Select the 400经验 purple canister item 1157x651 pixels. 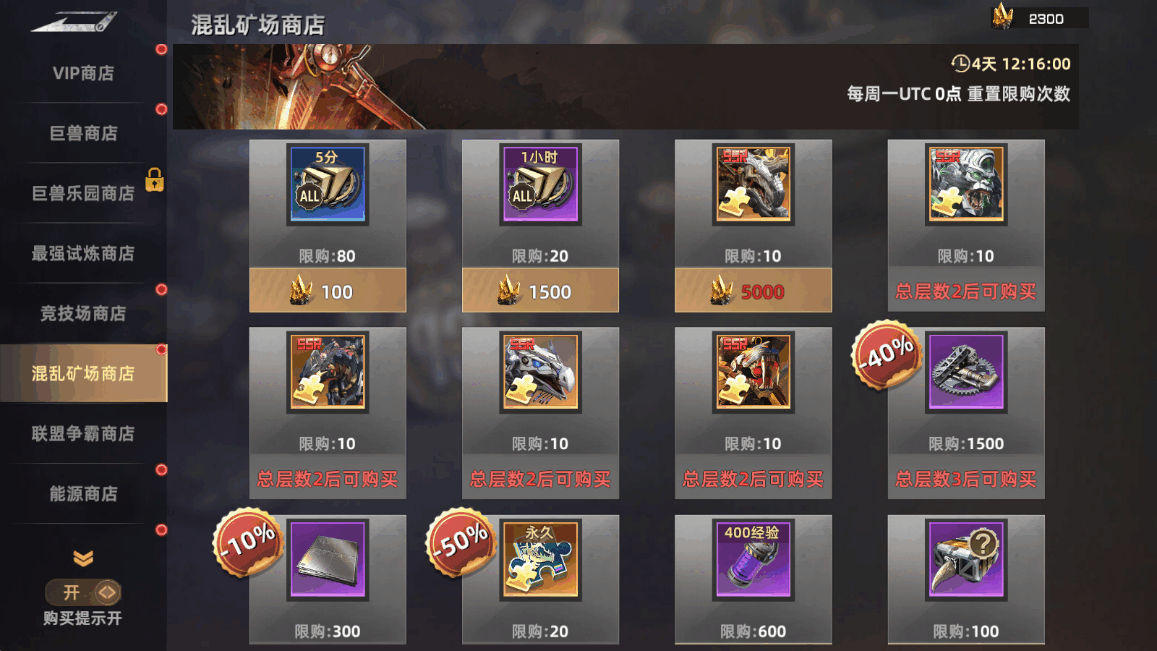(x=753, y=560)
